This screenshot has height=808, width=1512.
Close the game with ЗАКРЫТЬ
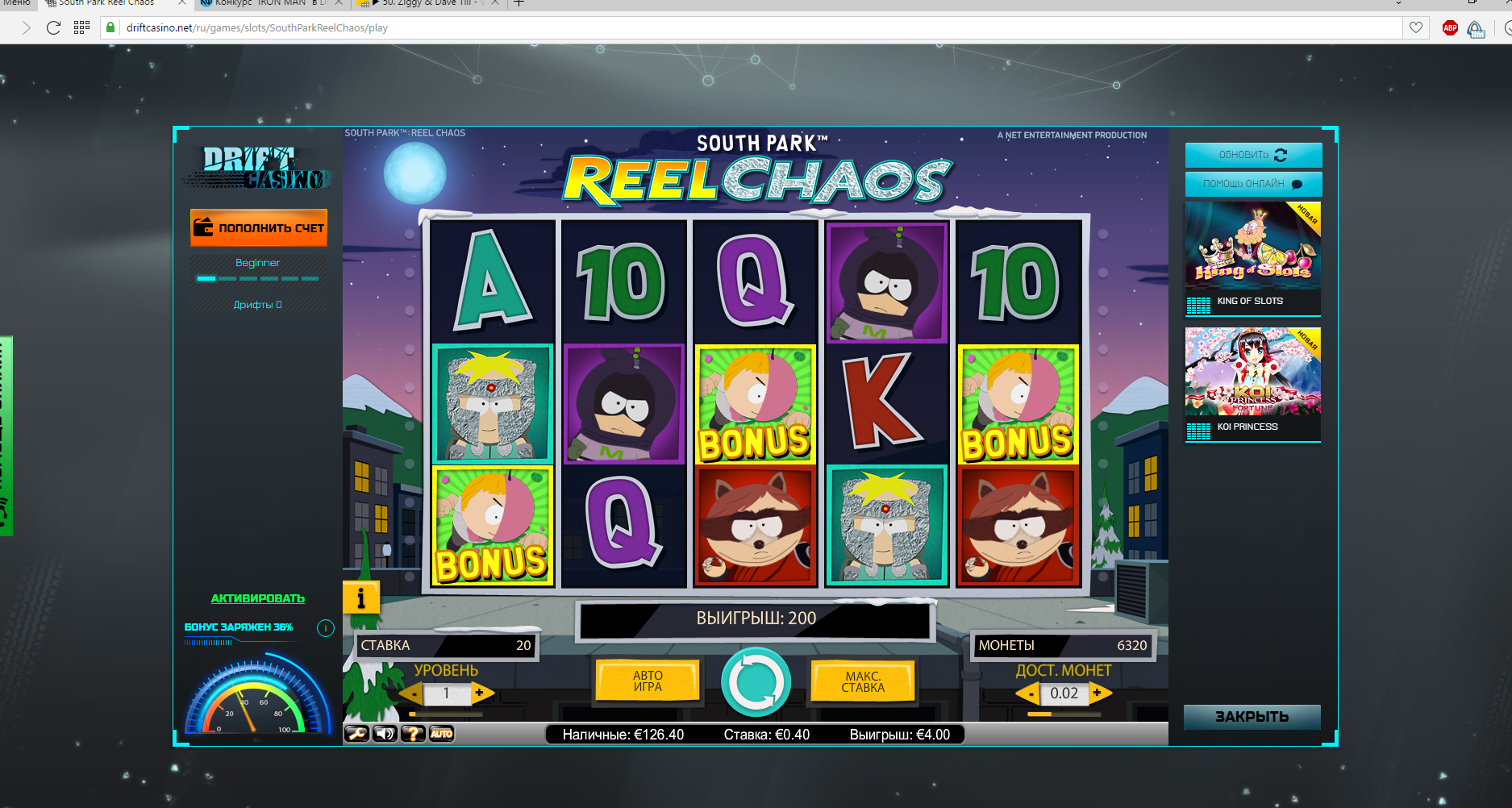tap(1252, 717)
